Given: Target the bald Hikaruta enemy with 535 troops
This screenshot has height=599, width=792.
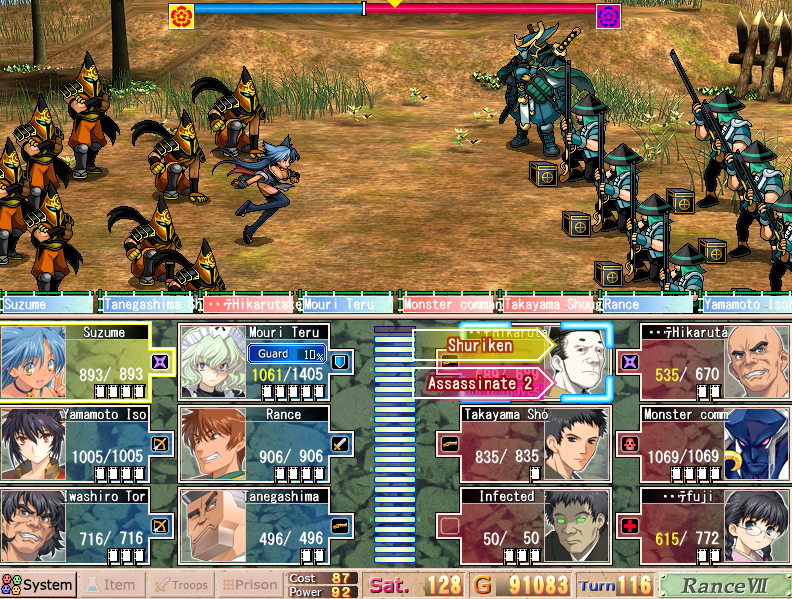Looking at the screenshot, I should click(704, 362).
